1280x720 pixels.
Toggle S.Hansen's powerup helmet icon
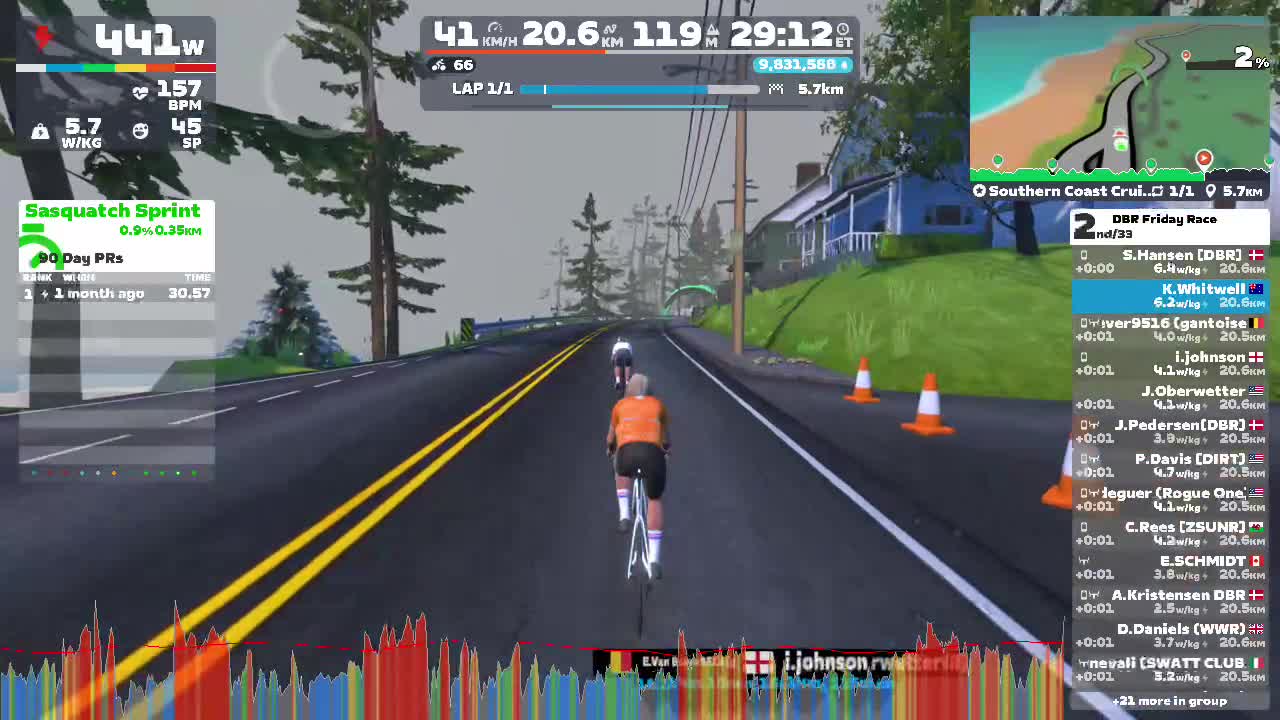pos(1083,256)
